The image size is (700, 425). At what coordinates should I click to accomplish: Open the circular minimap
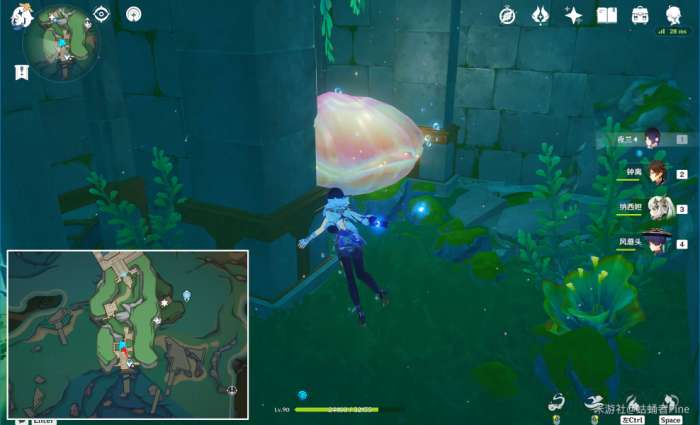pyautogui.click(x=62, y=42)
